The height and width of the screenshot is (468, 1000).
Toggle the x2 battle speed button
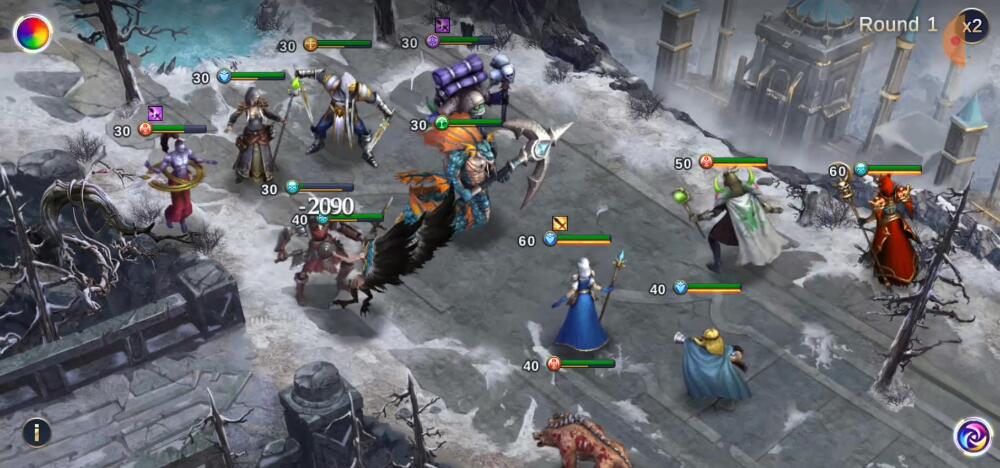[972, 26]
